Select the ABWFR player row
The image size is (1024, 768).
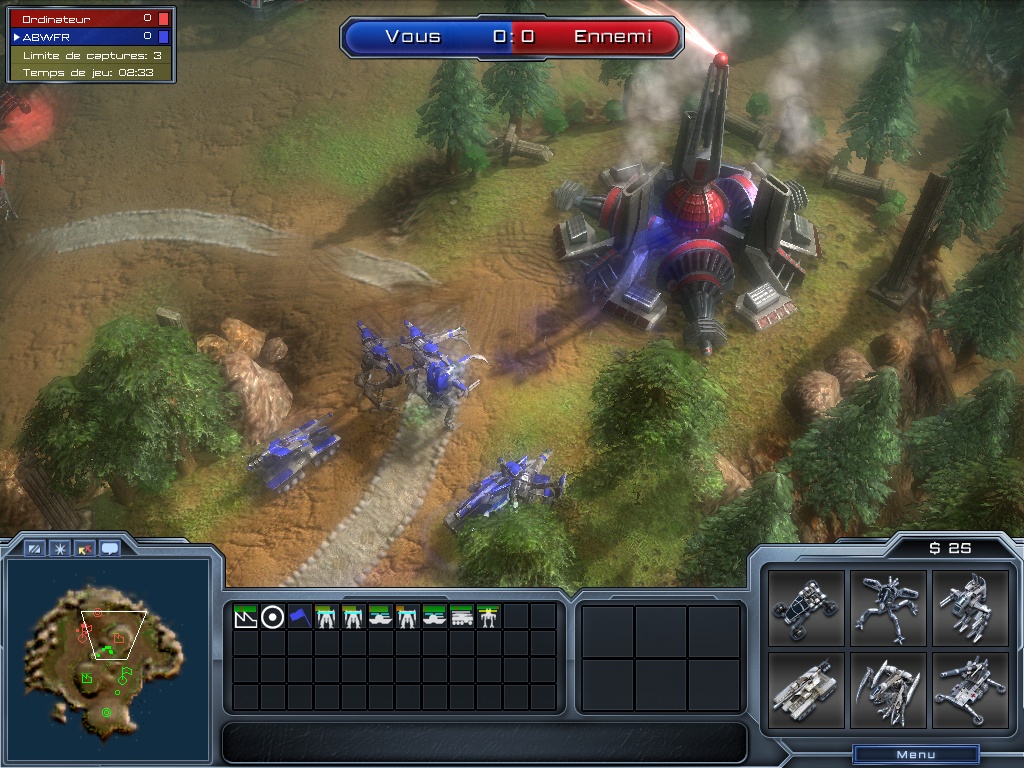[90, 36]
